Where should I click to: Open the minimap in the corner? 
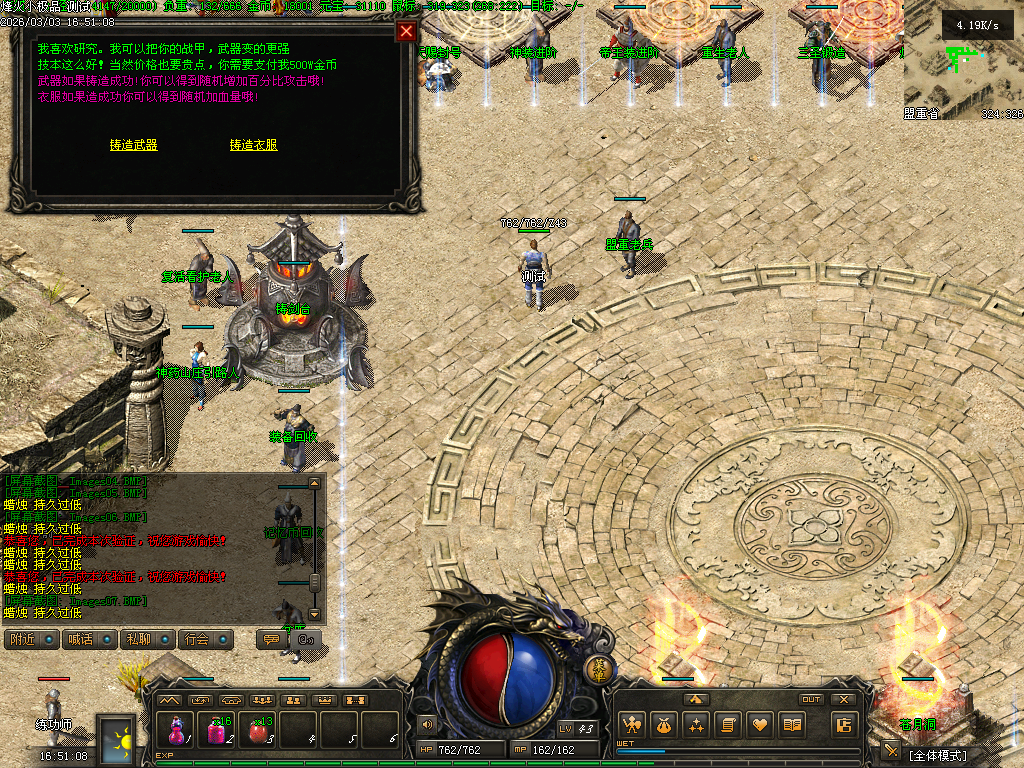point(962,70)
